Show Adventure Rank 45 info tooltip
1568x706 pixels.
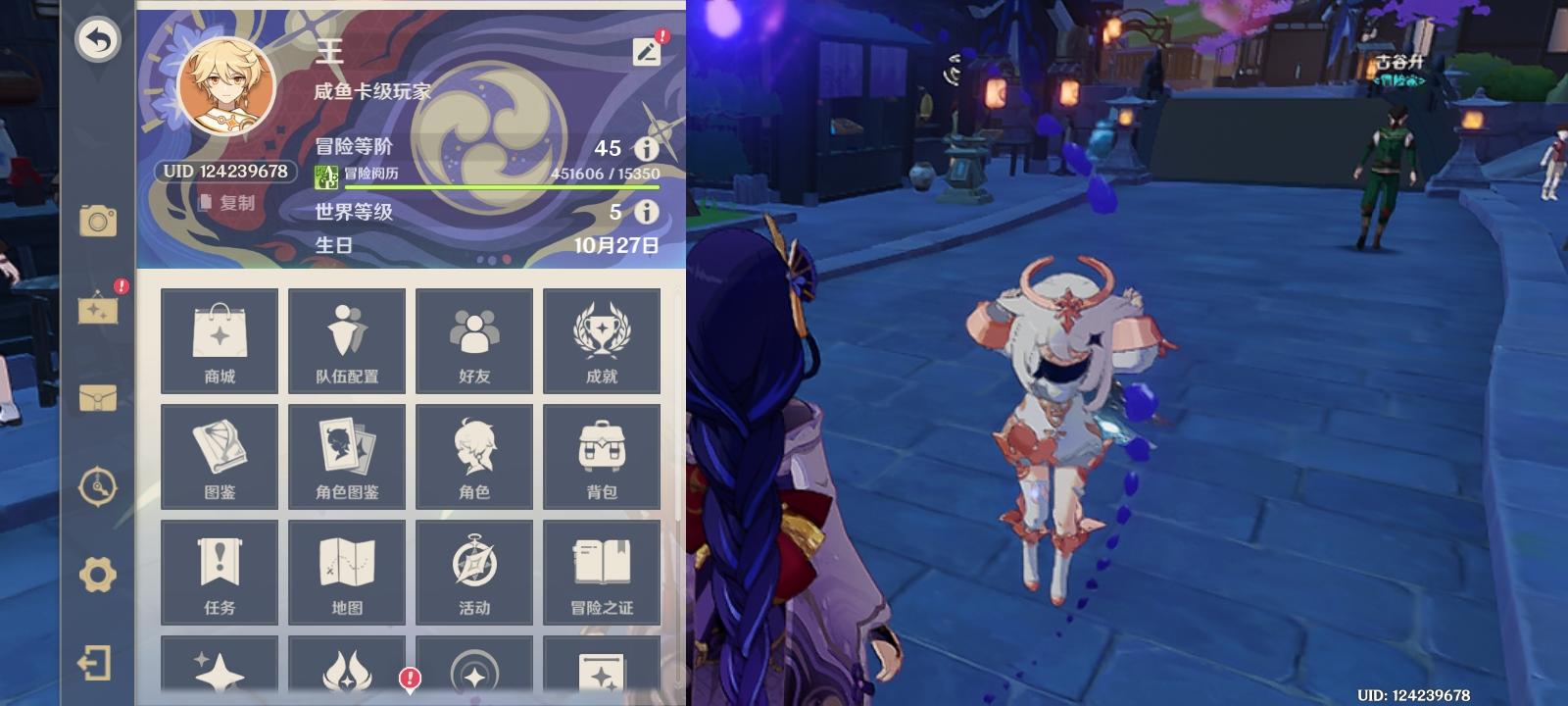coord(646,149)
